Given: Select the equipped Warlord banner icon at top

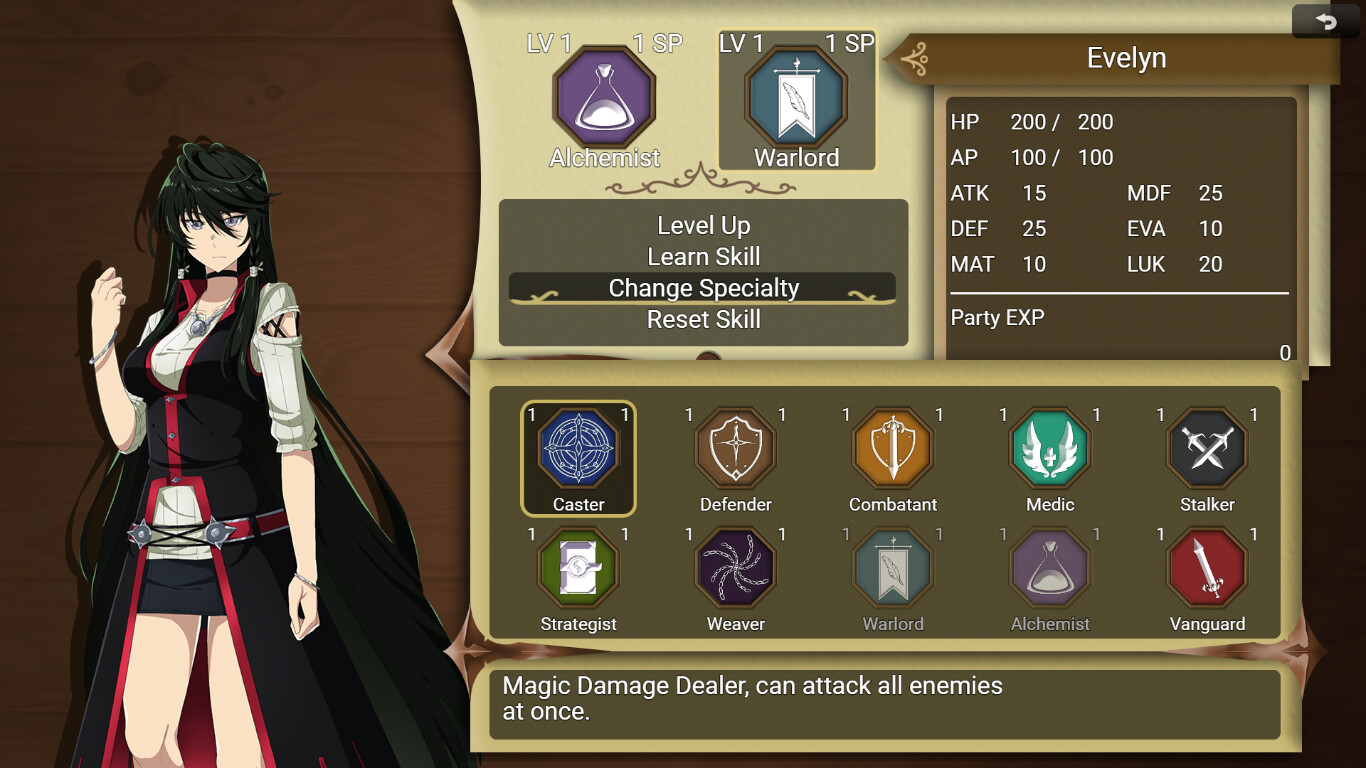Looking at the screenshot, I should coord(797,98).
